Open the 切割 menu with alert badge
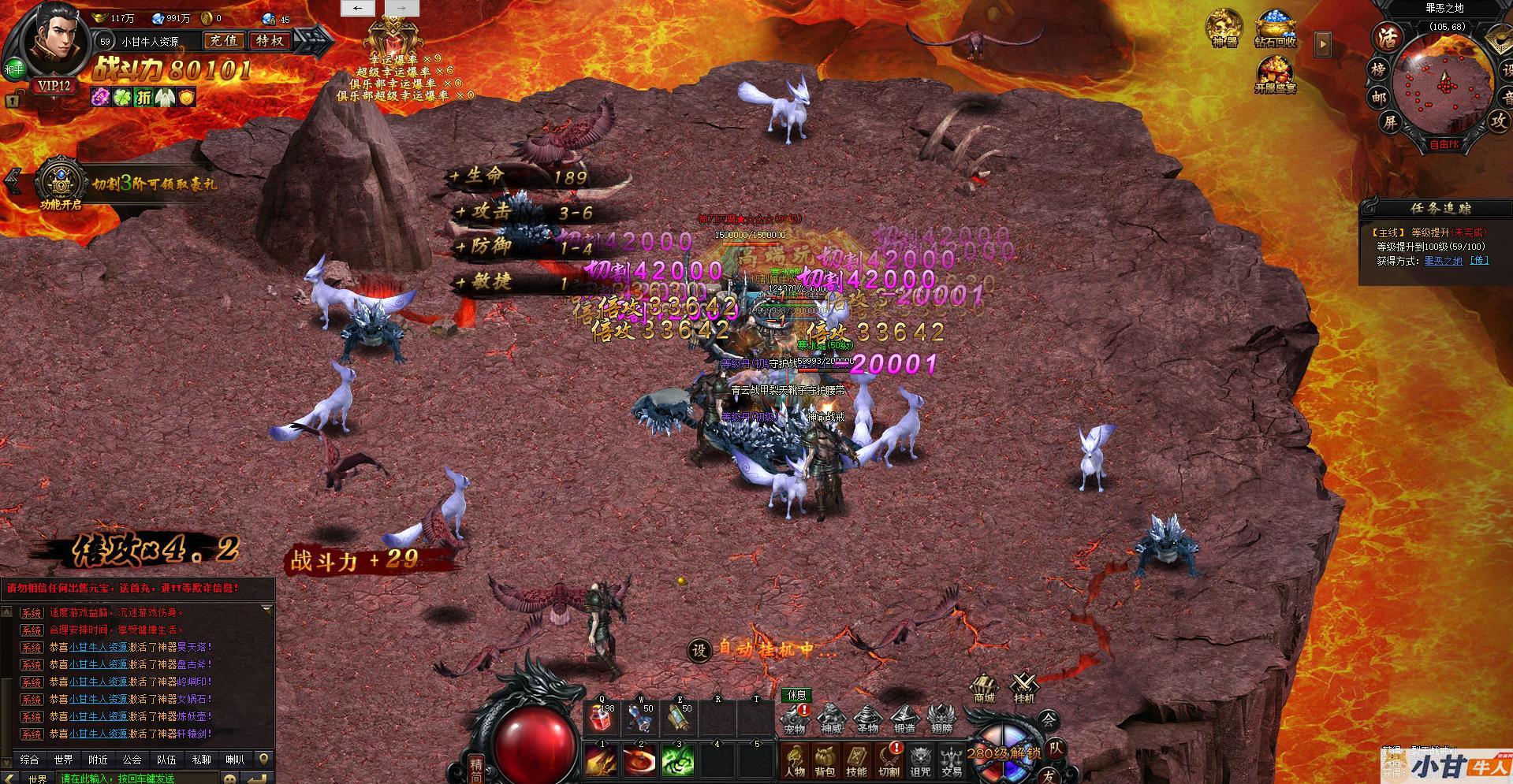 pos(889,760)
